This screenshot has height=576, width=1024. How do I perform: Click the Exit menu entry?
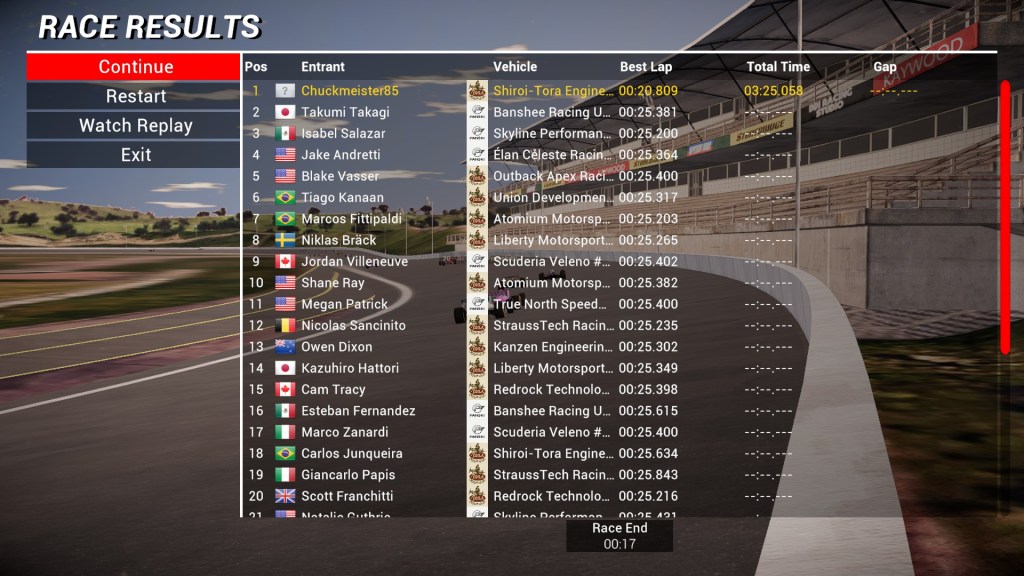(x=135, y=155)
